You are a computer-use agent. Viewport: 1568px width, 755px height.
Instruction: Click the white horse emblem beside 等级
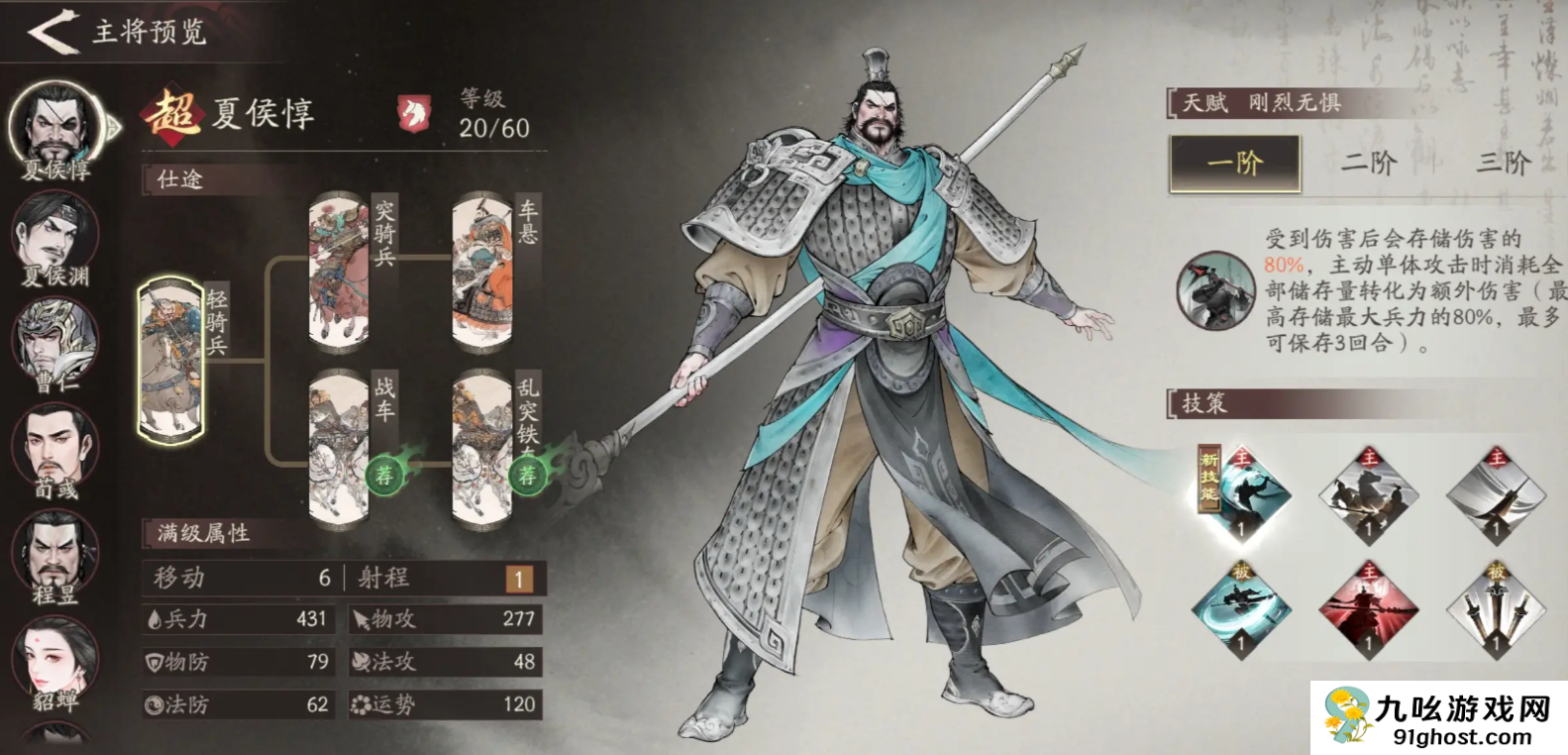coord(416,112)
